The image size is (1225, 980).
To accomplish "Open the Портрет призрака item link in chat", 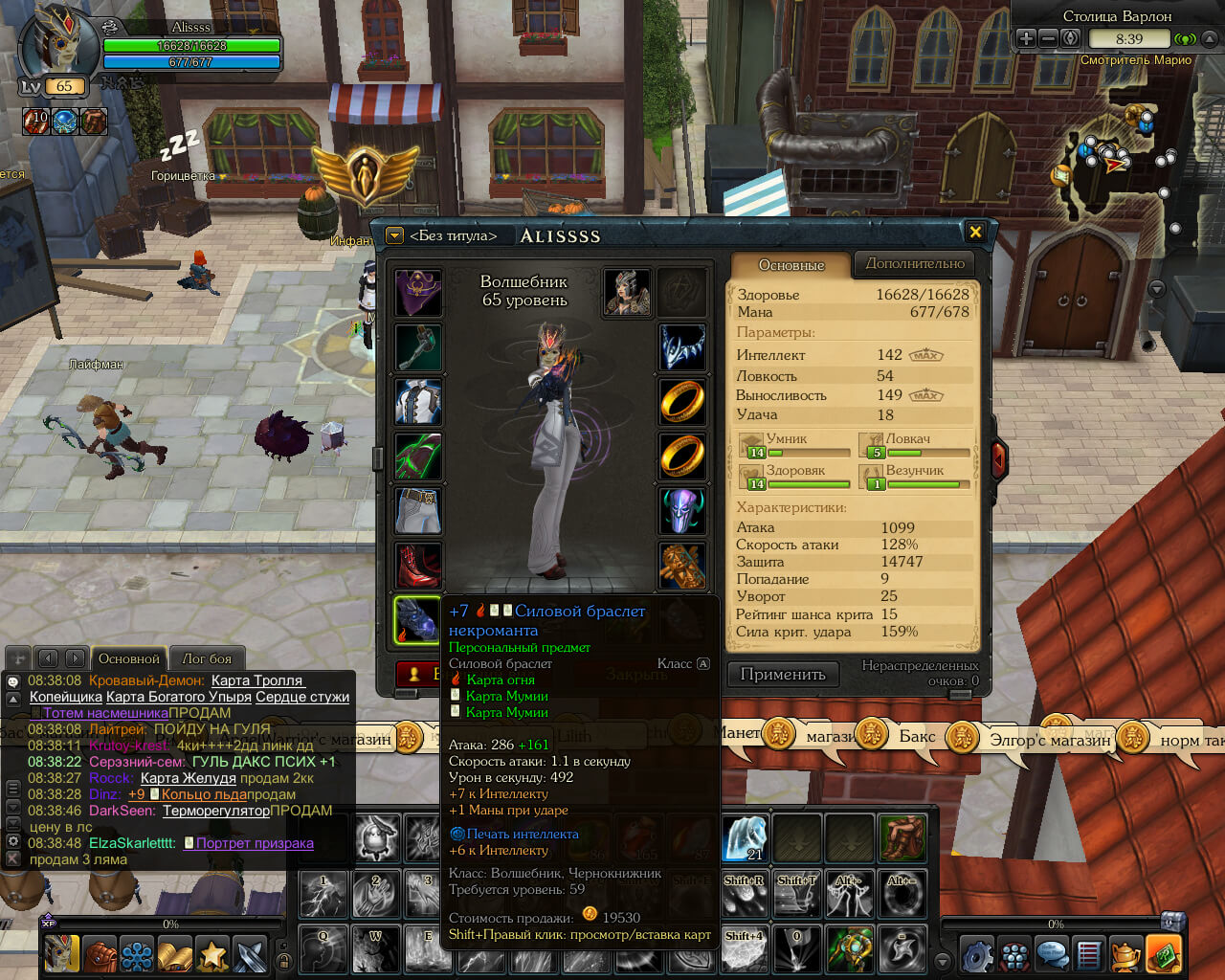I will (255, 843).
